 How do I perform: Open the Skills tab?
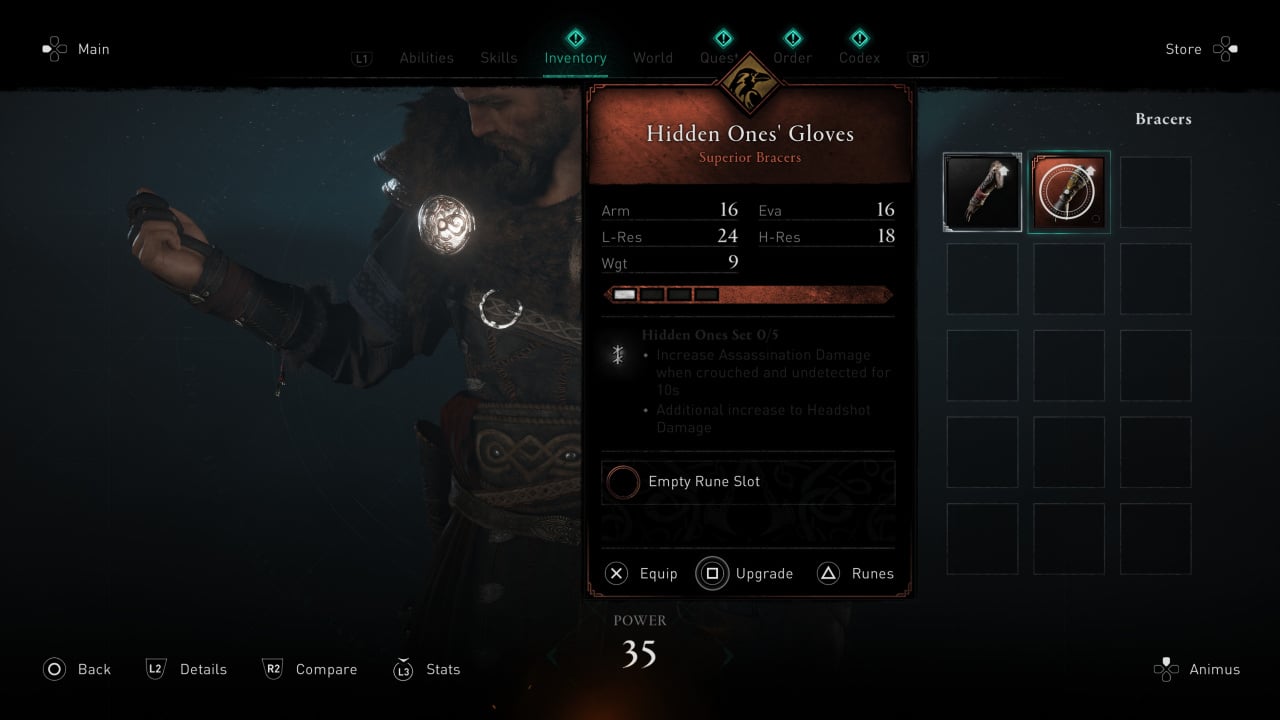pyautogui.click(x=499, y=58)
